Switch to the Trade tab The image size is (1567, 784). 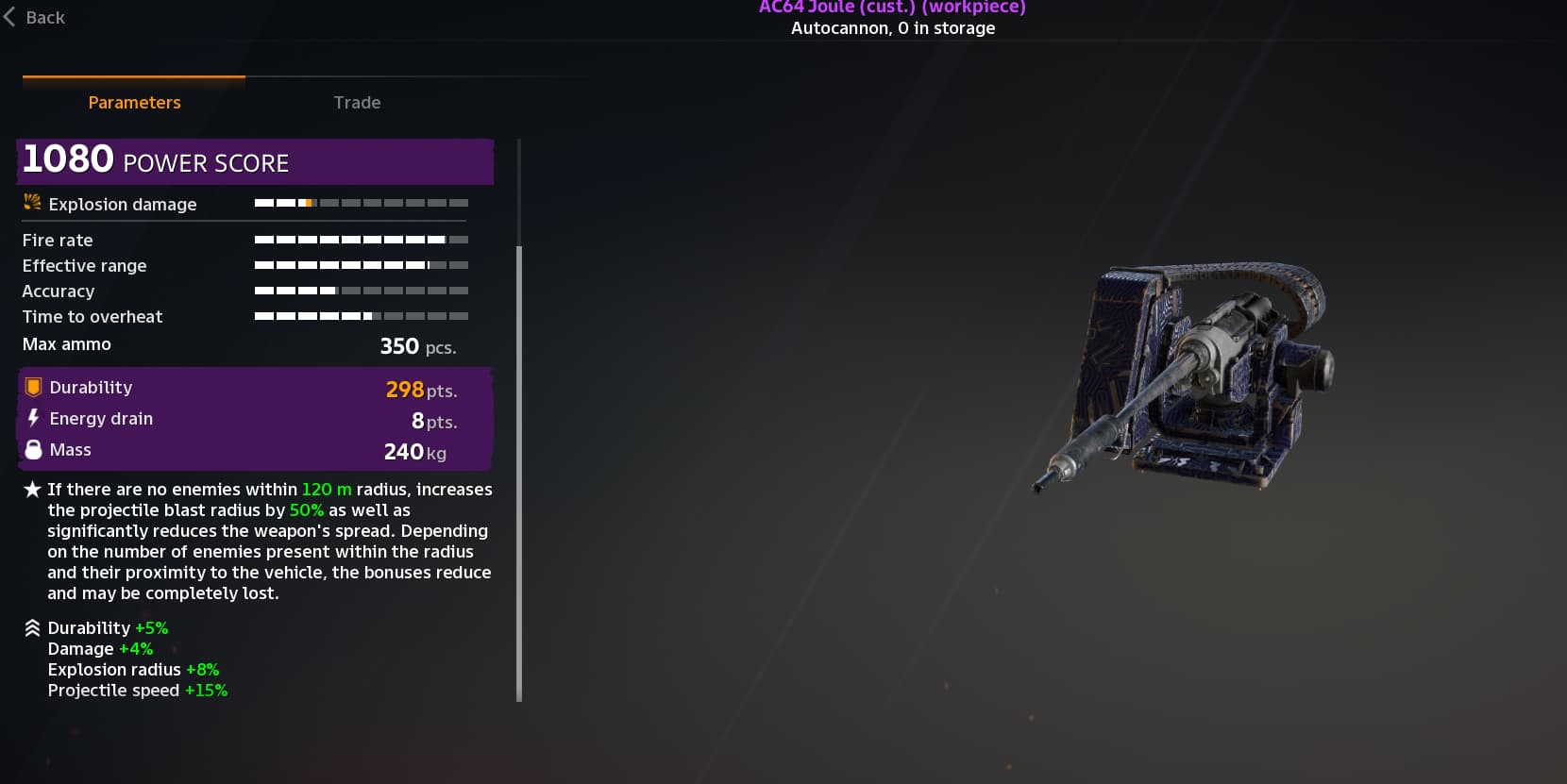(x=357, y=102)
